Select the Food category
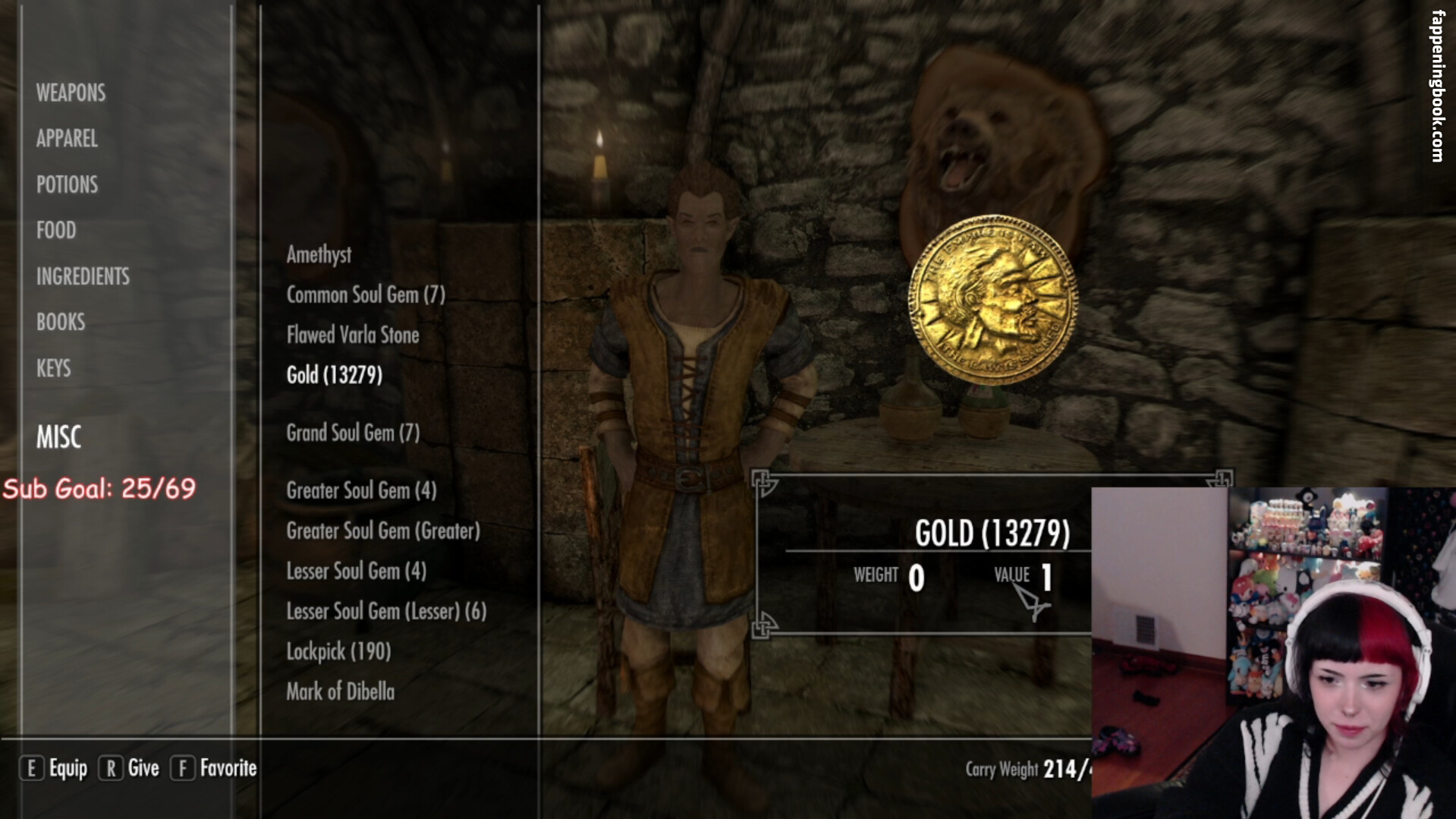The height and width of the screenshot is (819, 1456). pyautogui.click(x=56, y=231)
